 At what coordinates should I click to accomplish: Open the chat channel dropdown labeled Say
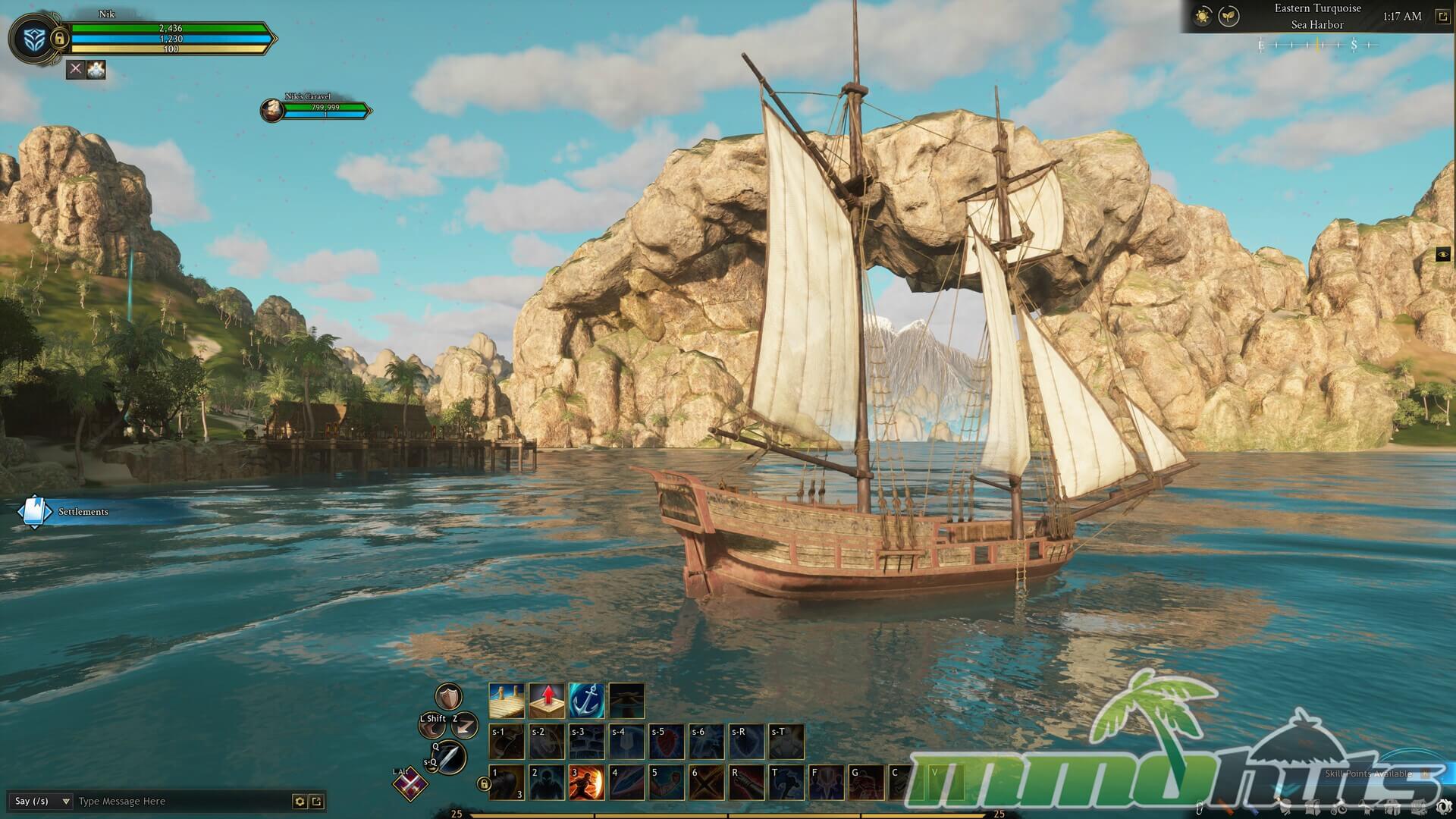(x=42, y=801)
